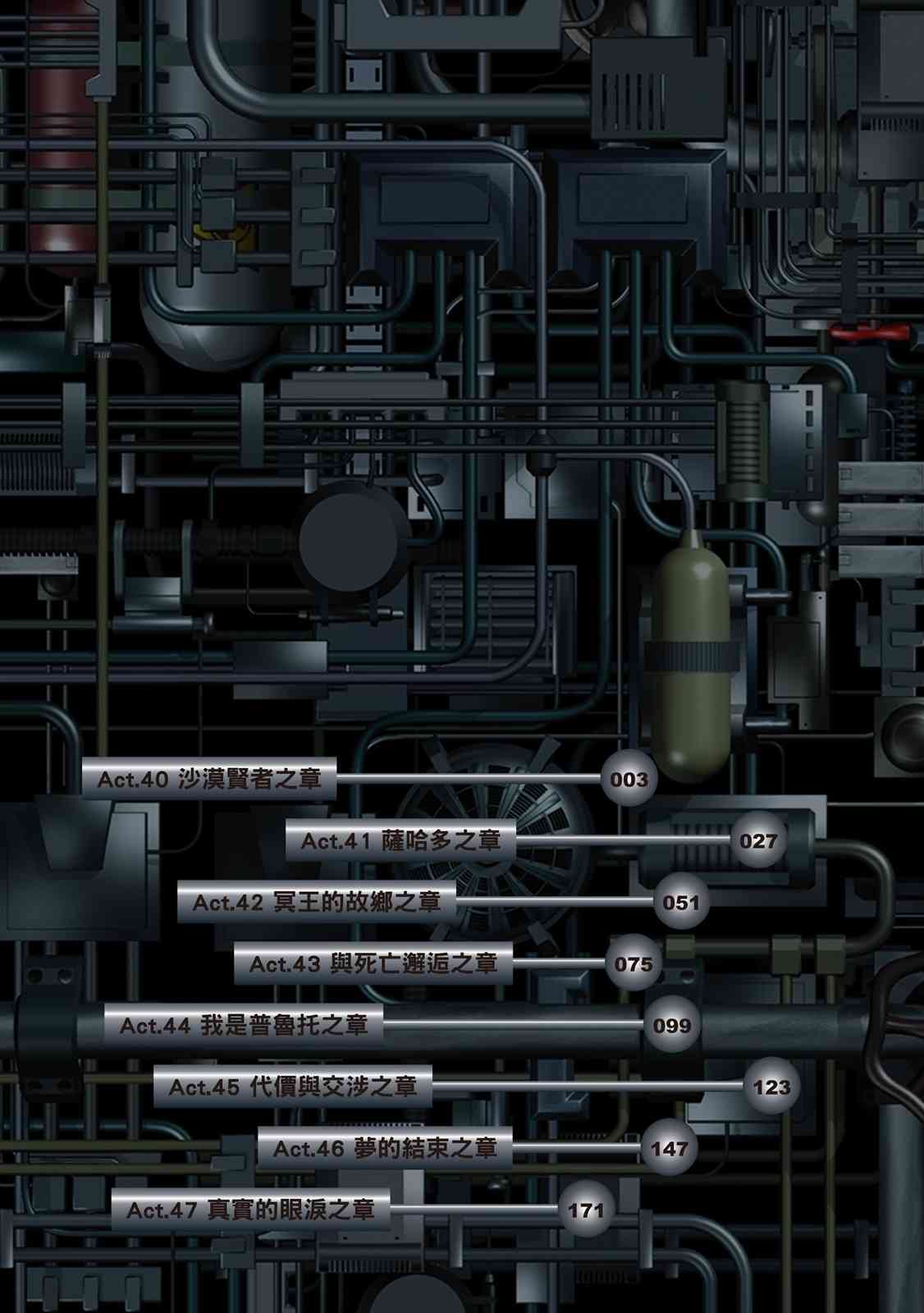
Task: Go to Act.43 與死亡邂逅之章
Action: tap(373, 963)
